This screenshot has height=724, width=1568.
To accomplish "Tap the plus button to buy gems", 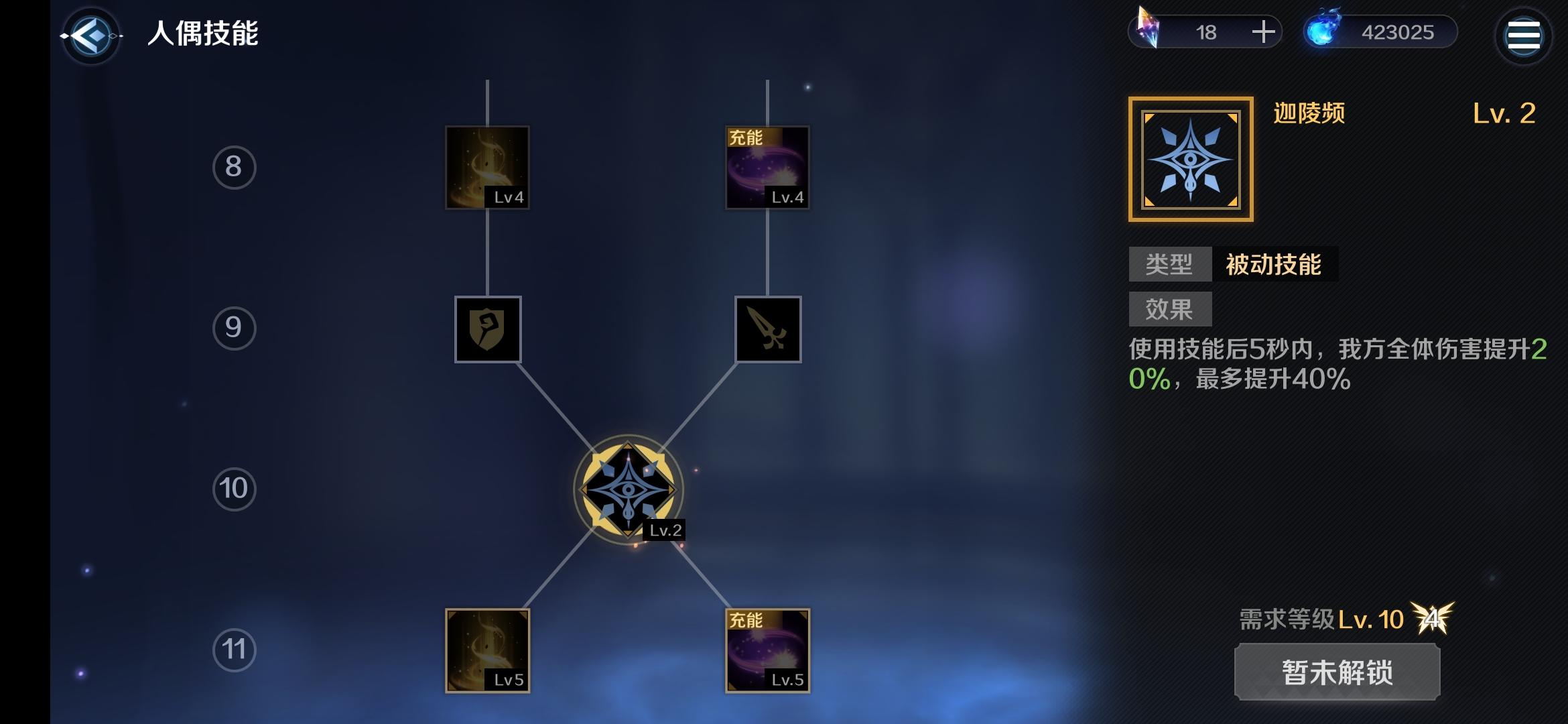I will click(x=1266, y=32).
